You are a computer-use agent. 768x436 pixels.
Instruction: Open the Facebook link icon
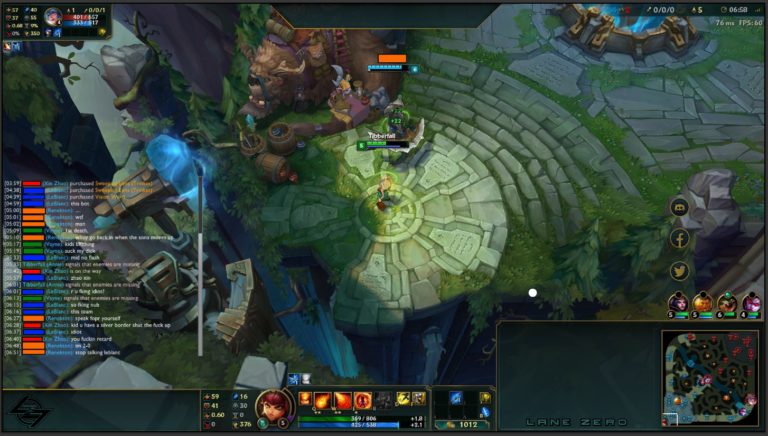click(680, 239)
